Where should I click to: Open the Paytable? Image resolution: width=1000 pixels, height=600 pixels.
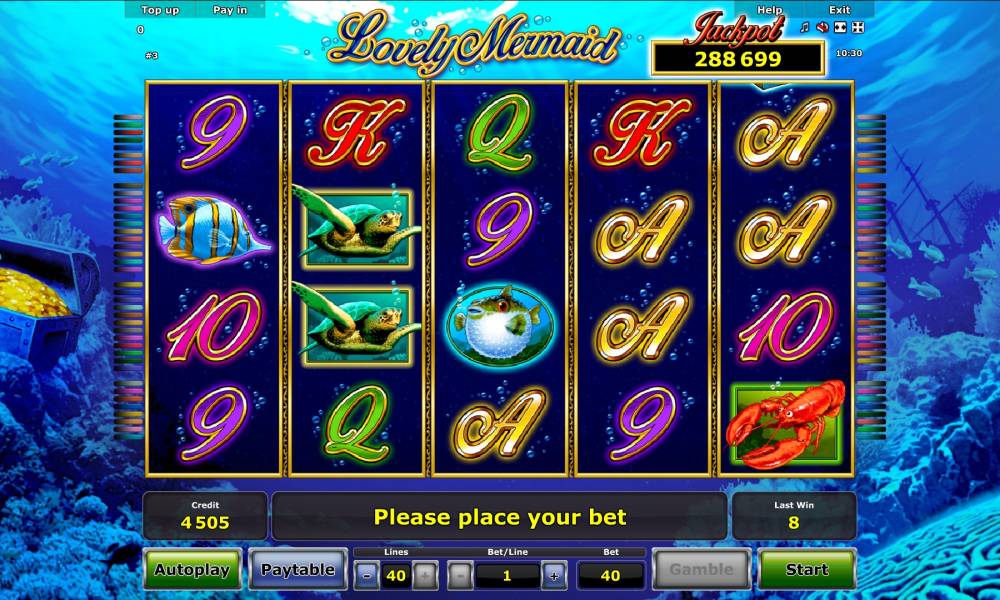click(297, 570)
